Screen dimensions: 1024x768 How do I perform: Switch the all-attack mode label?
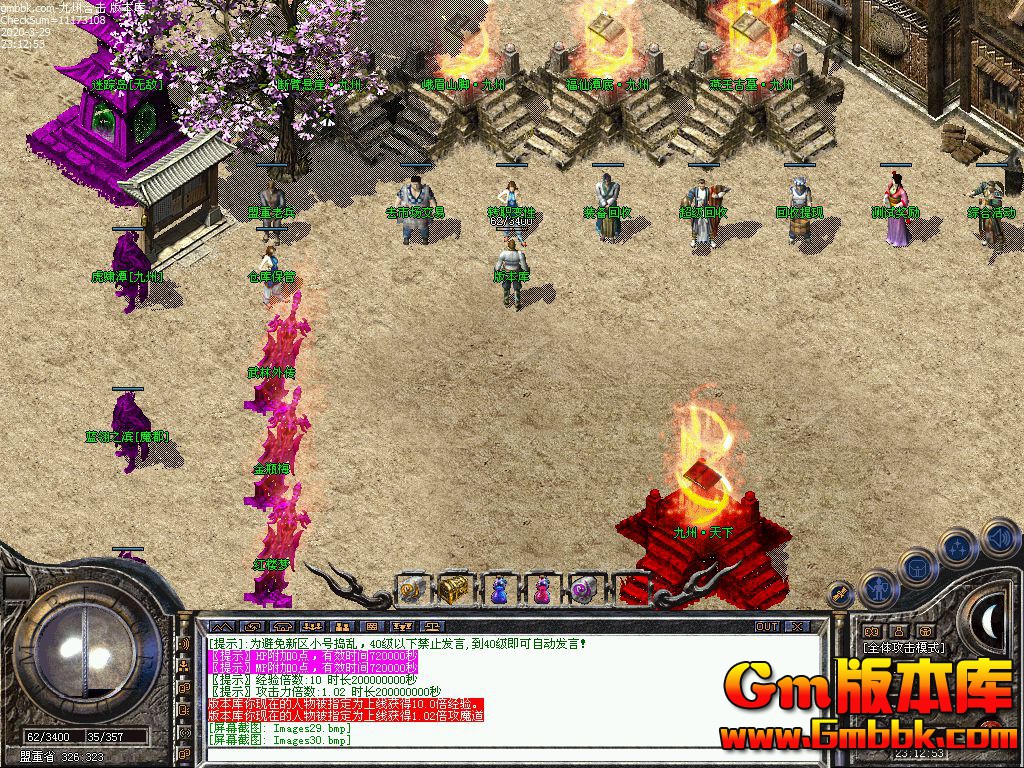904,648
